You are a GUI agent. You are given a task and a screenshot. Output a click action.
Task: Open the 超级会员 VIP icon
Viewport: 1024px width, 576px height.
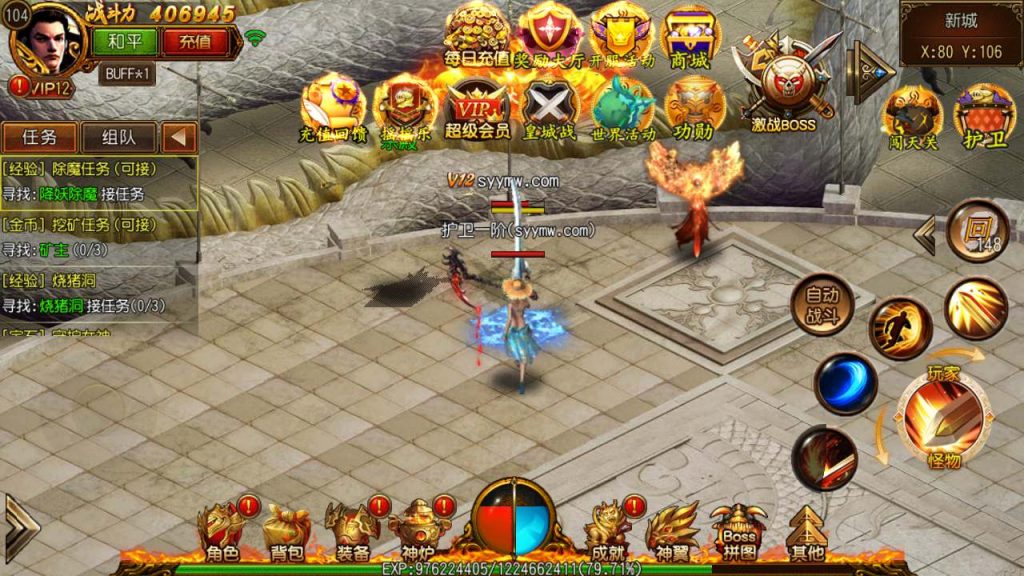pos(477,106)
